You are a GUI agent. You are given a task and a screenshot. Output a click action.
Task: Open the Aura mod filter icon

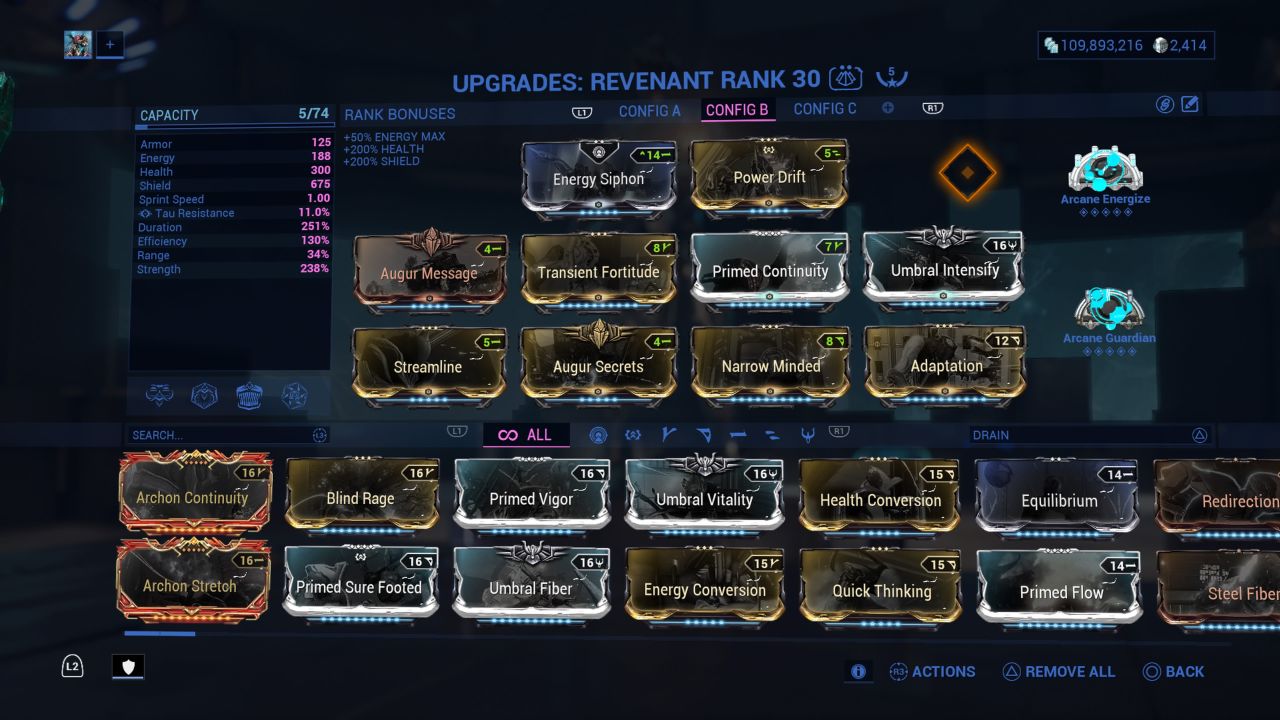click(598, 435)
